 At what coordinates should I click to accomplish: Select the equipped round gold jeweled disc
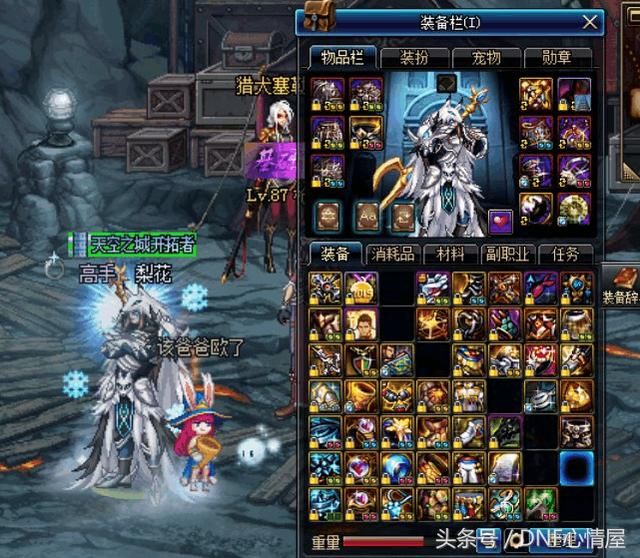[573, 207]
